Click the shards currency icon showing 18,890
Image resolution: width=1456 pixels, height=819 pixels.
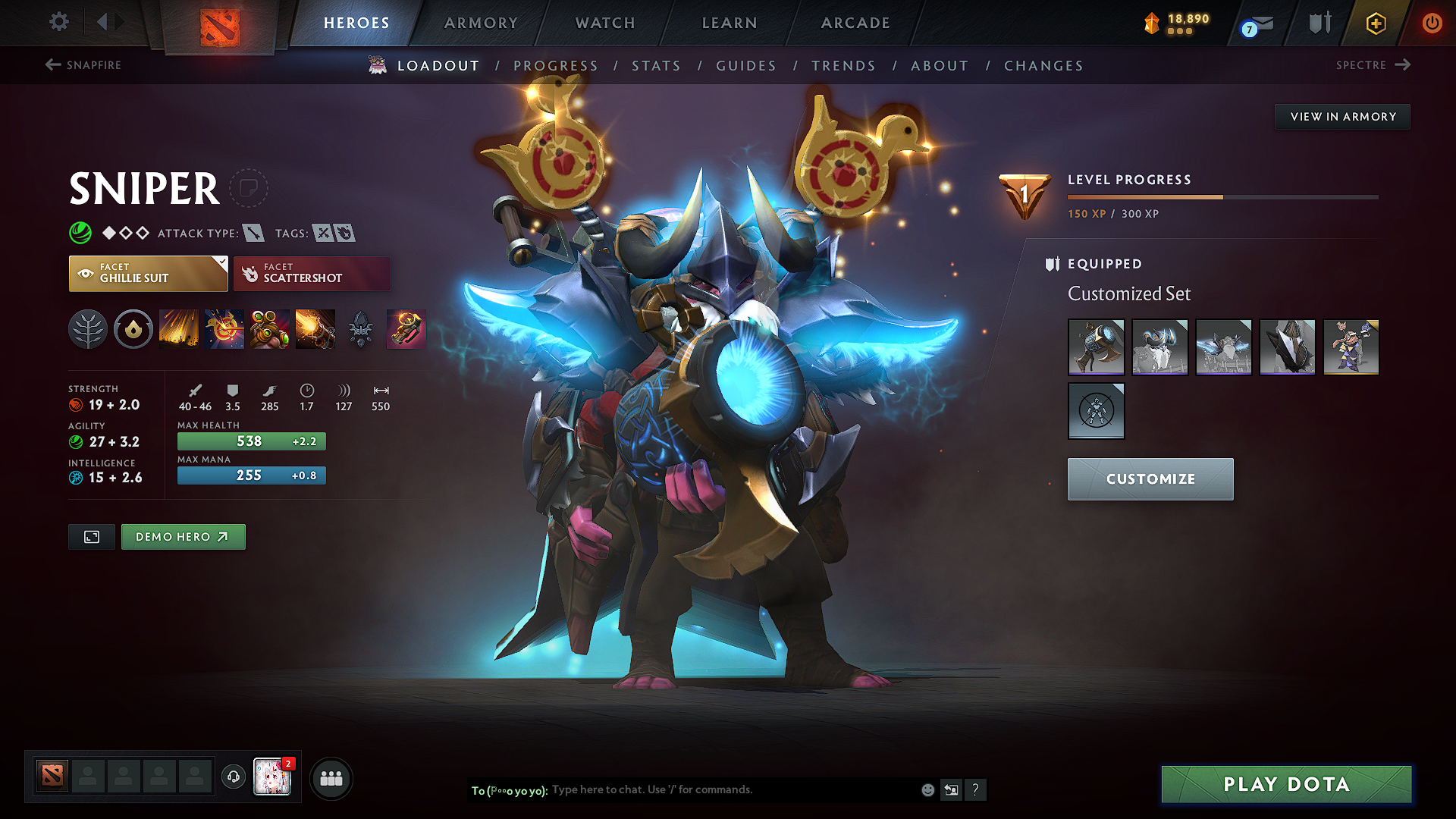pos(1152,23)
